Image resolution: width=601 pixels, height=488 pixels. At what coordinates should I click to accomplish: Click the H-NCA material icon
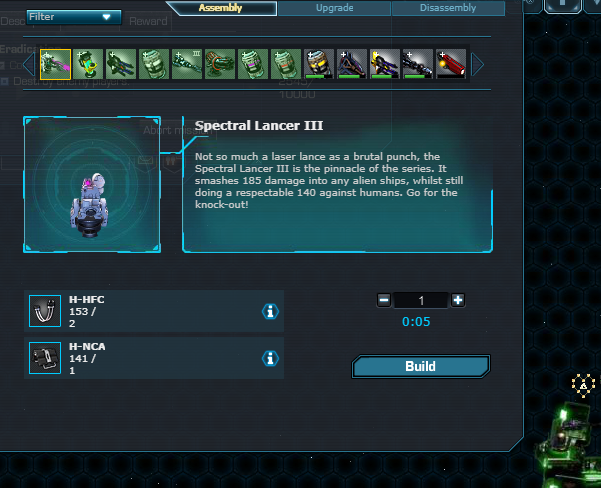point(43,358)
